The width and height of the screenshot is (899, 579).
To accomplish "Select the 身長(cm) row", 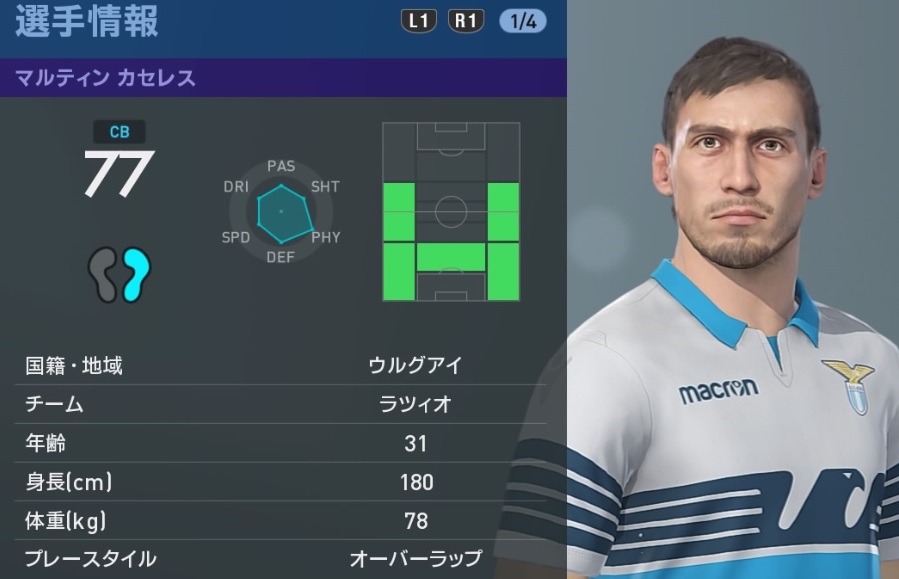I will pyautogui.click(x=283, y=483).
